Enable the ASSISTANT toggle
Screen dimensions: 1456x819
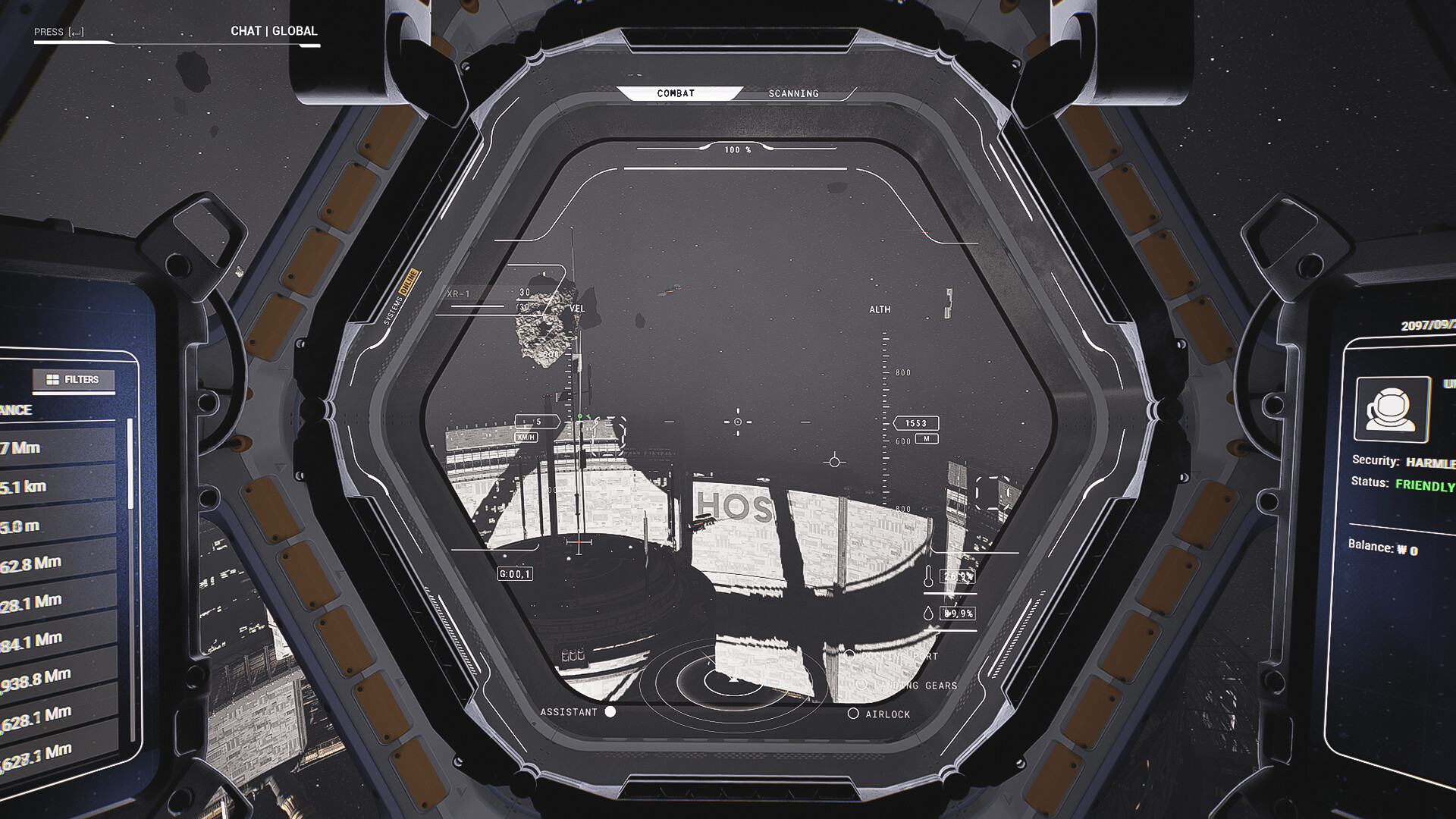611,712
